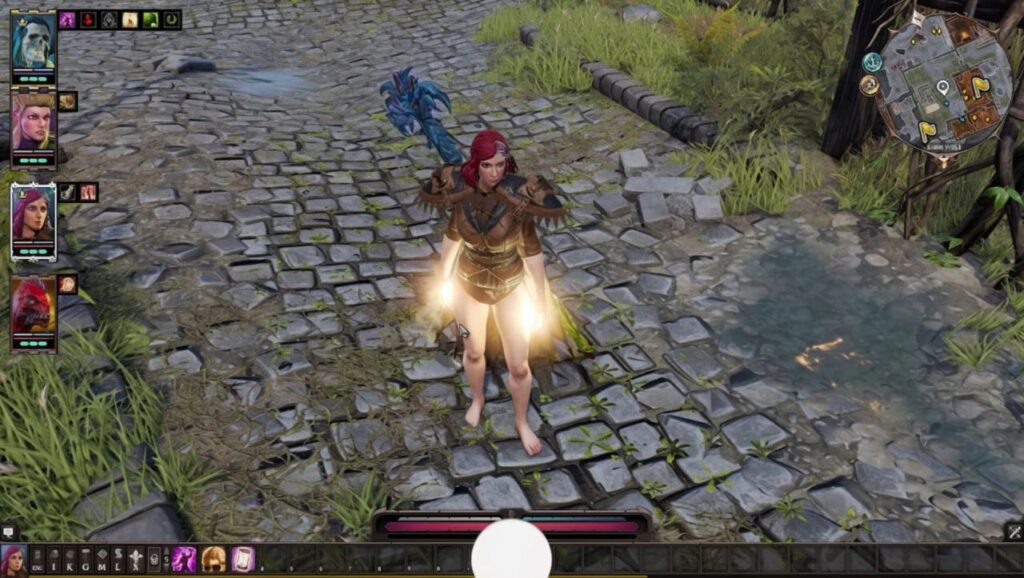The image size is (1024, 578).
Task: Use the golden helmet hotbar skill
Action: click(213, 560)
